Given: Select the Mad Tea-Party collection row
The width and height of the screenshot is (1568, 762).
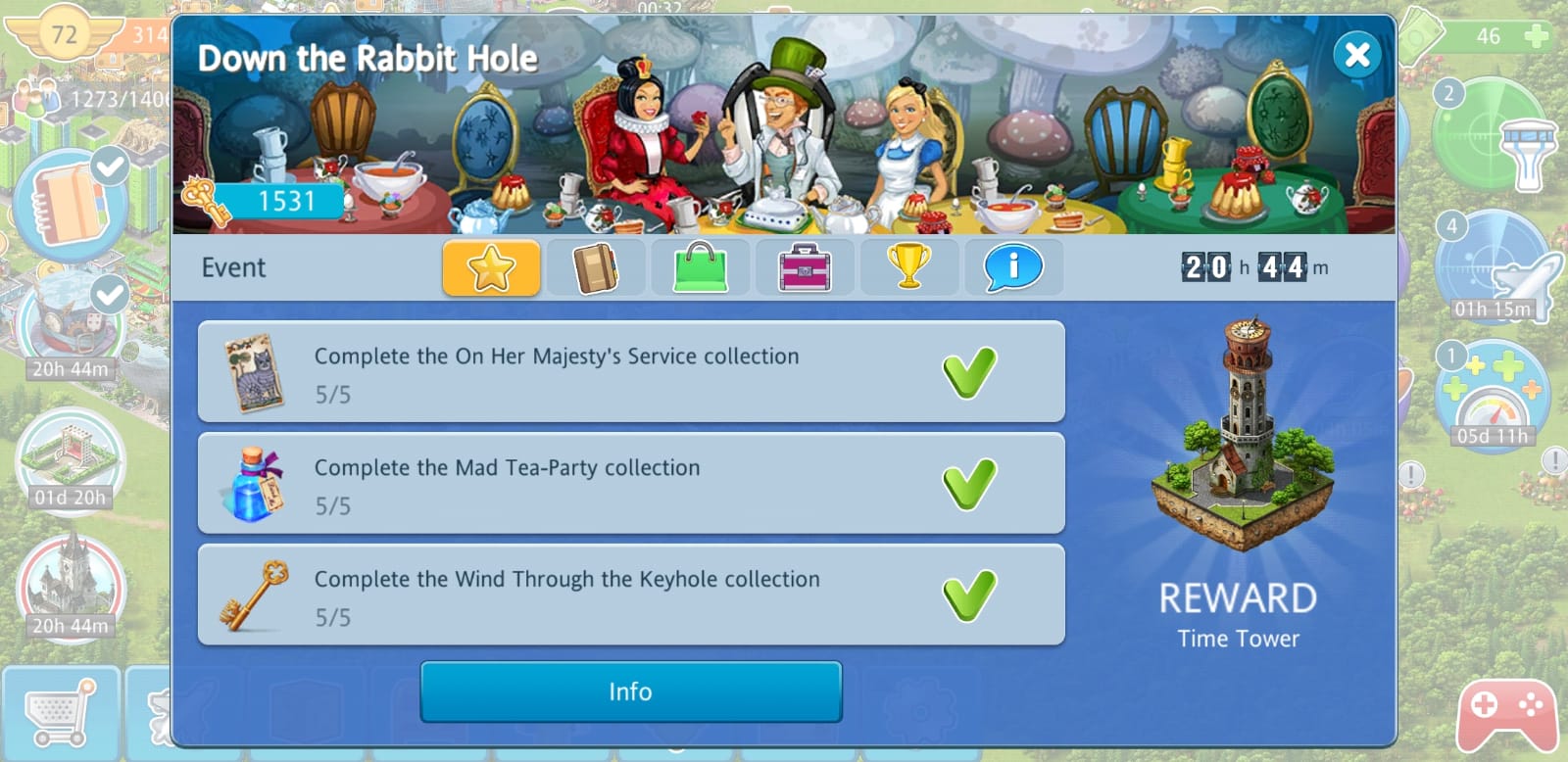Looking at the screenshot, I should [x=630, y=484].
